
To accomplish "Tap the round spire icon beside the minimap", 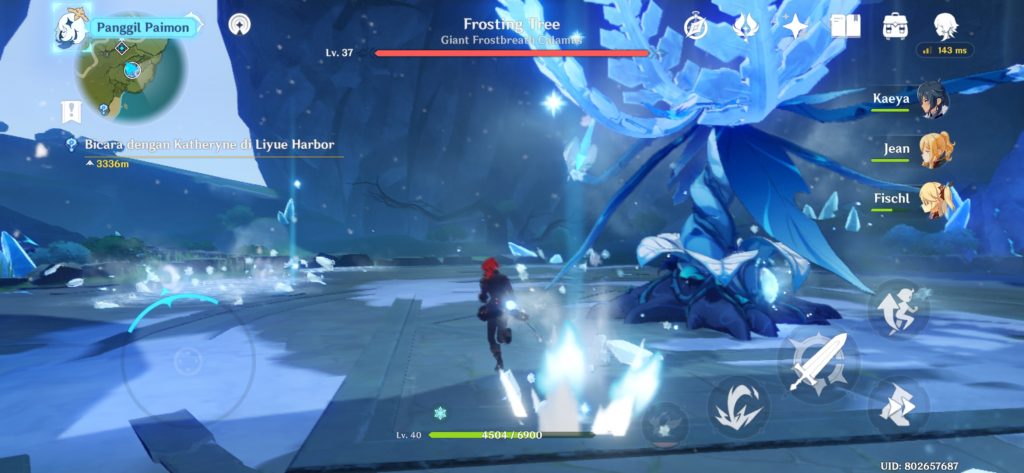I will pos(240,24).
